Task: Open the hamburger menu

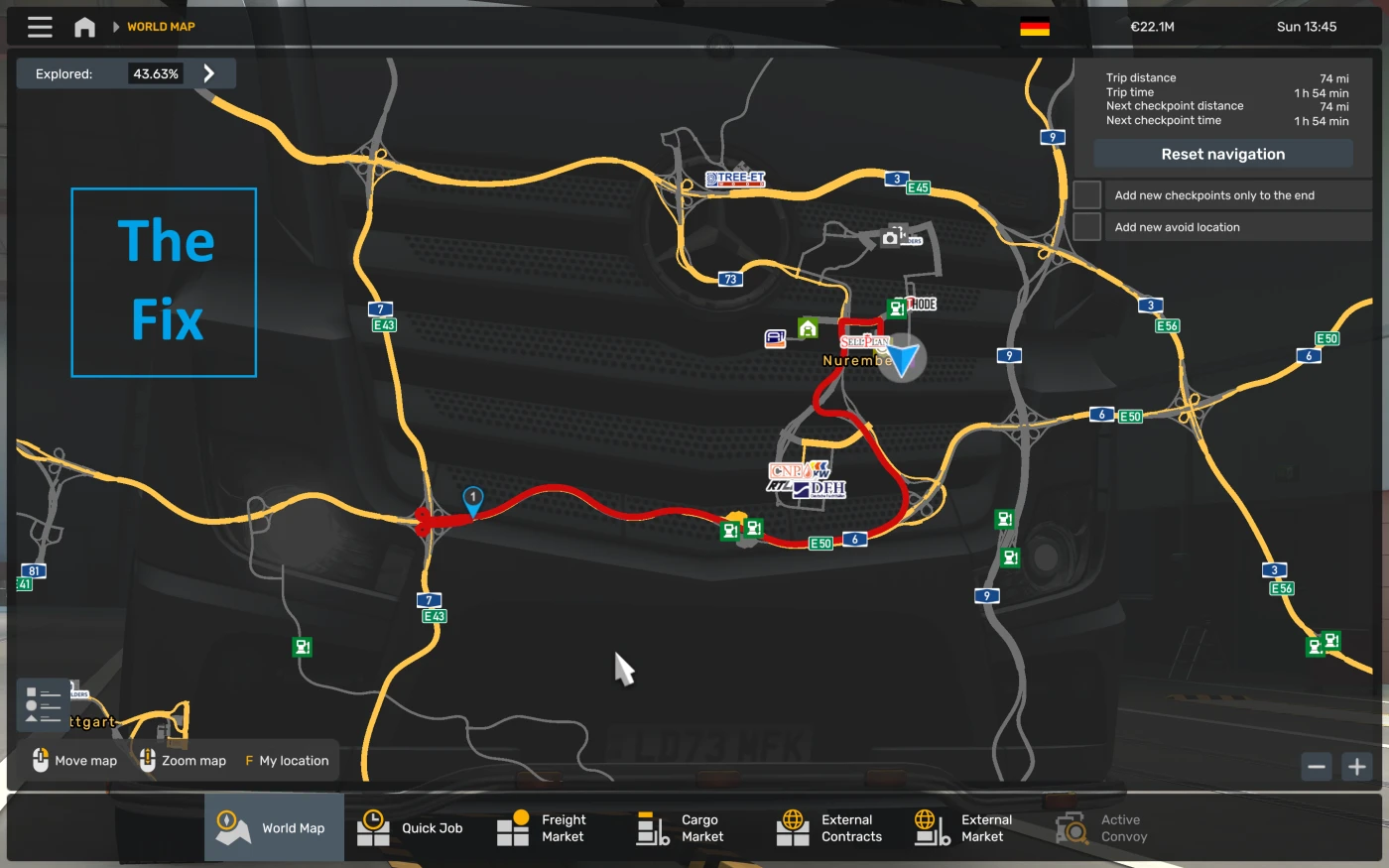Action: 39,26
